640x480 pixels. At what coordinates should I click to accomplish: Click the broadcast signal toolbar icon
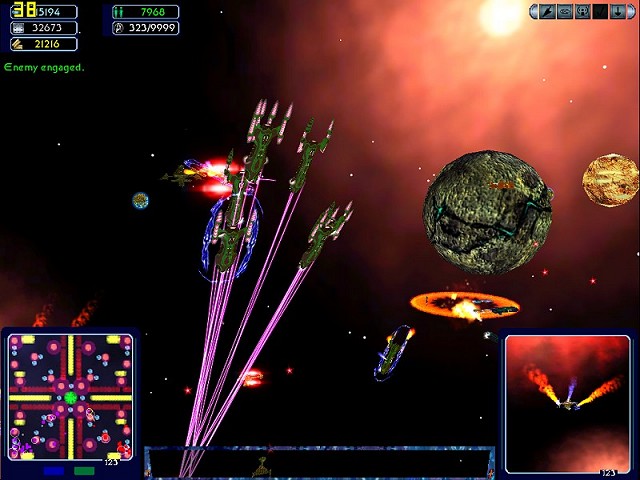point(582,12)
